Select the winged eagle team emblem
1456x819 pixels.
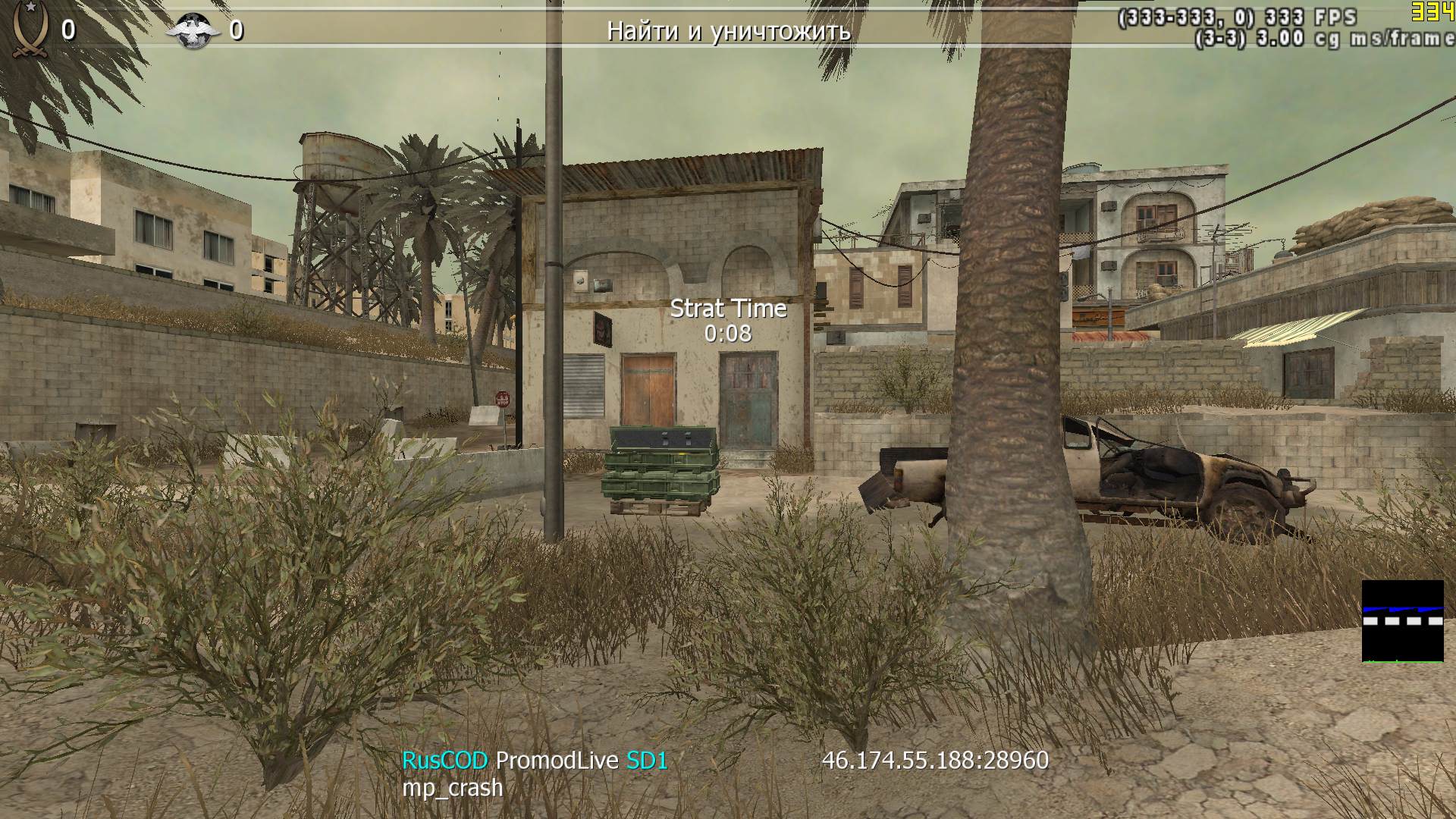tap(193, 30)
